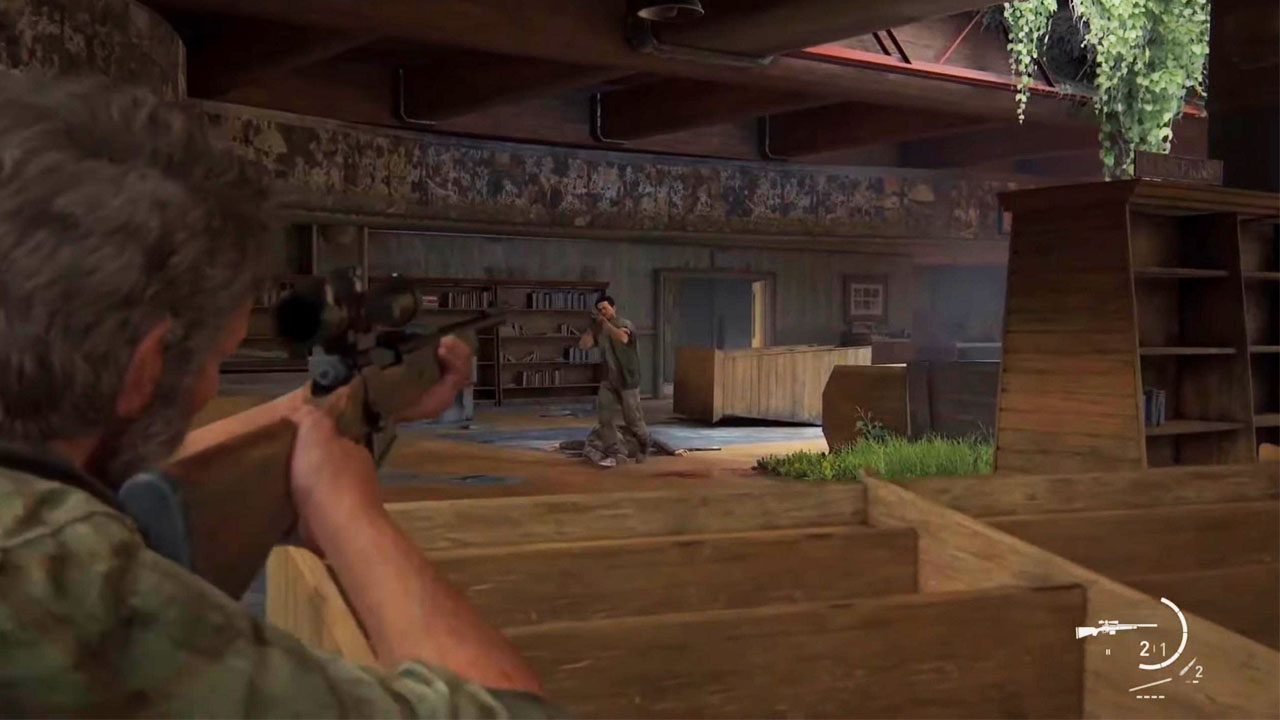The width and height of the screenshot is (1280, 720).
Task: Click the four ammo pip dashes under the HUD
Action: [1150, 697]
